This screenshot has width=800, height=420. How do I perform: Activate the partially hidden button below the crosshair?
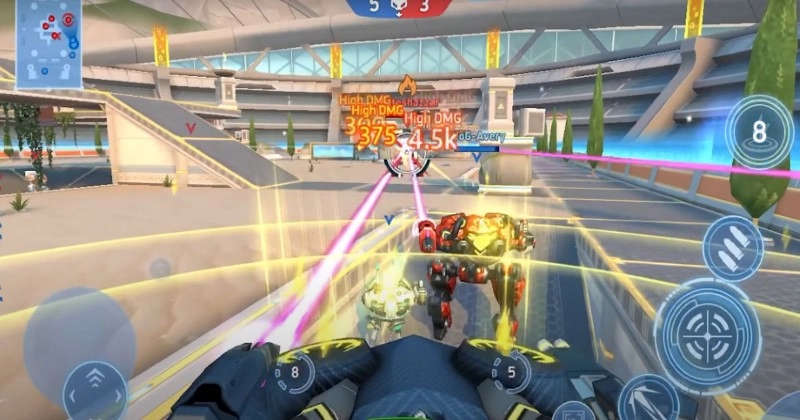[648, 402]
